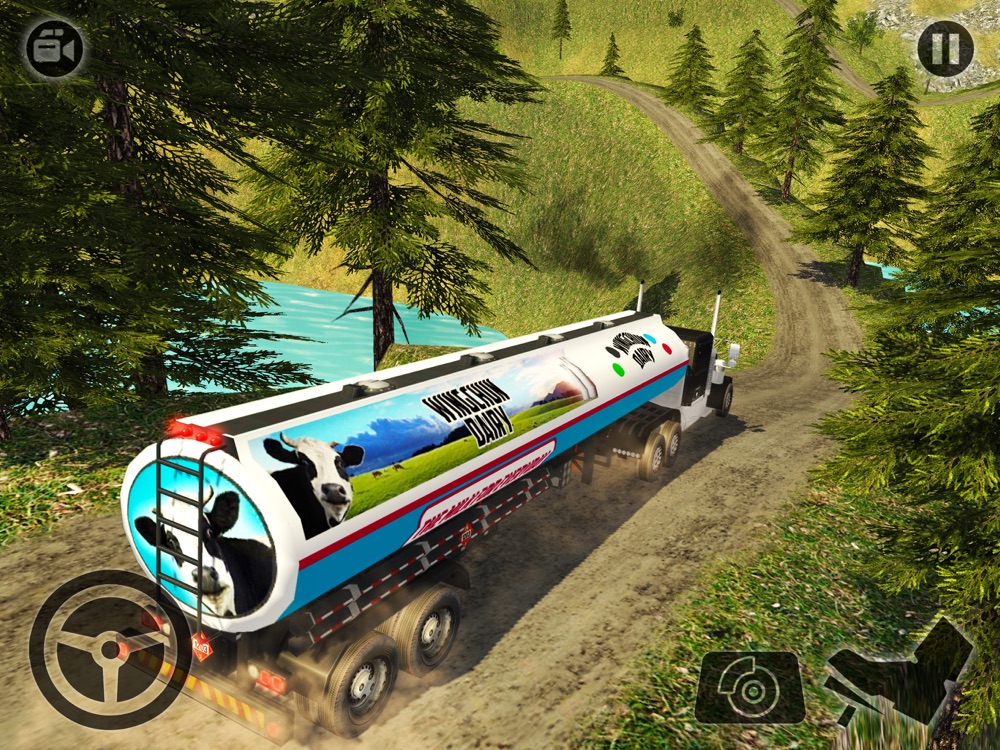Step on the accelerator pedal
Viewport: 1000px width, 750px height.
[x=898, y=672]
